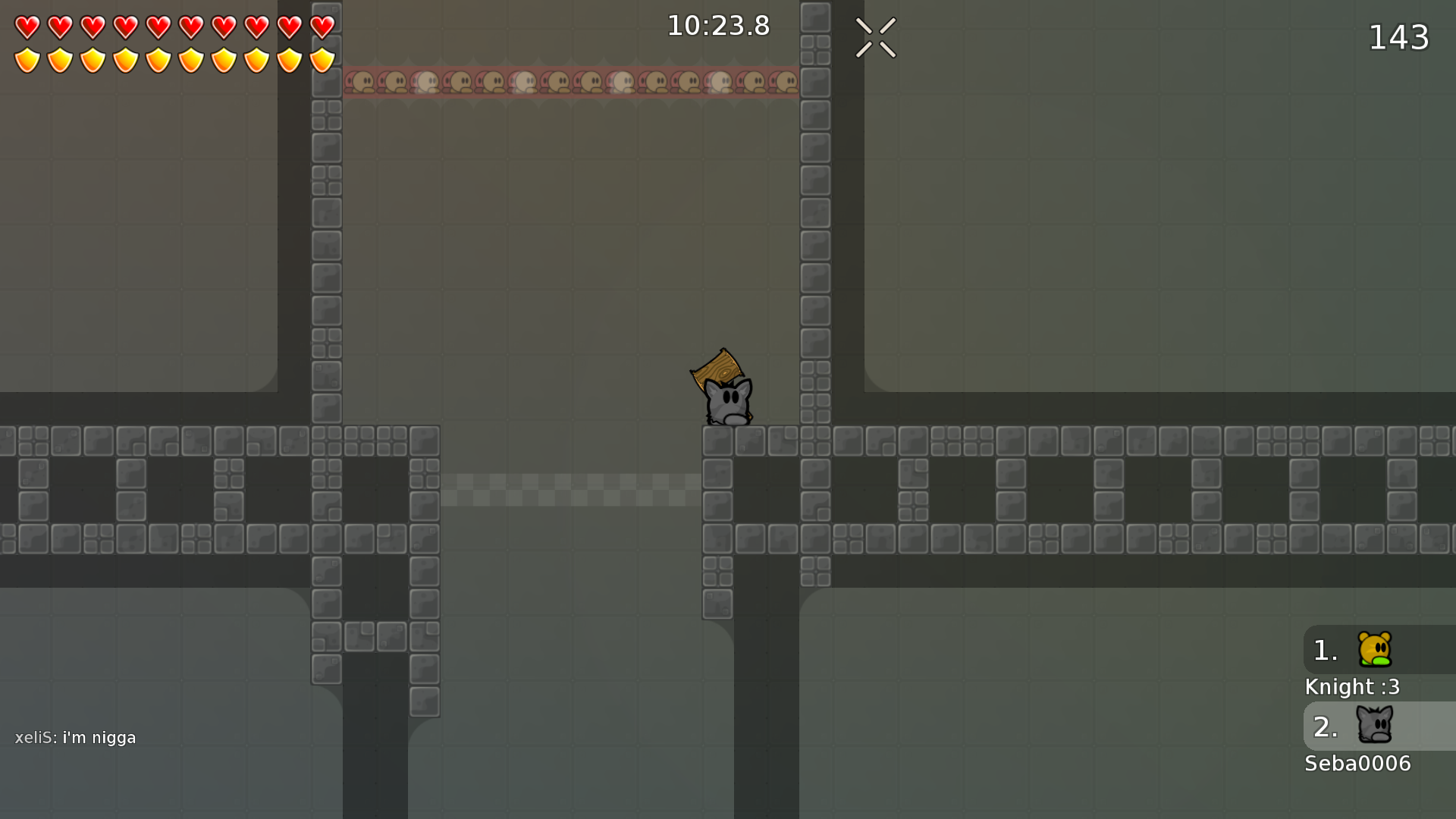
Task: Click the player name Knight :3
Action: (1352, 686)
